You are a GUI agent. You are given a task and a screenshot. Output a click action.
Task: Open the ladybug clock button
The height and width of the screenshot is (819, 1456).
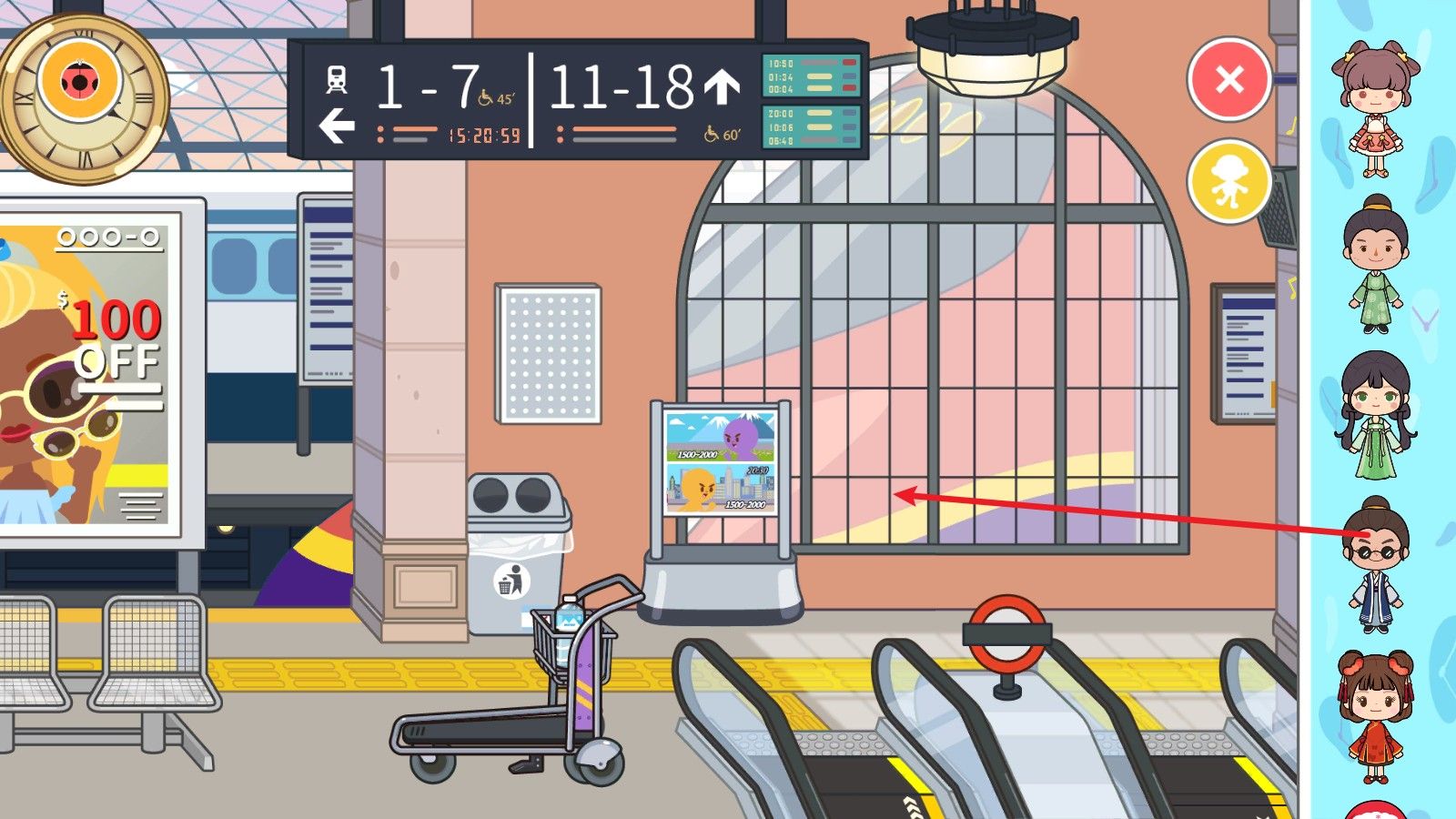(80, 82)
